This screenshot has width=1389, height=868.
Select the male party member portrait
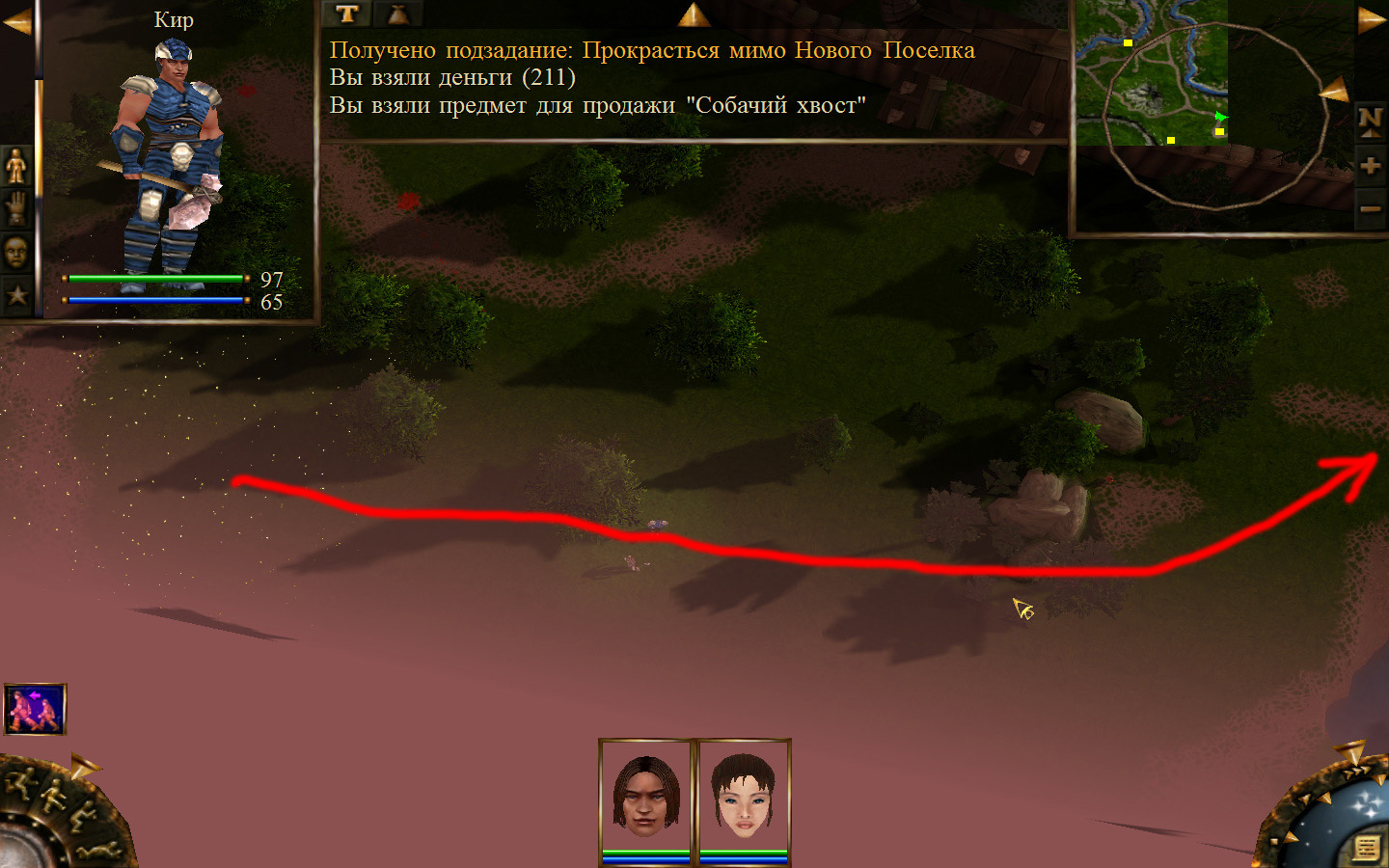(646, 796)
